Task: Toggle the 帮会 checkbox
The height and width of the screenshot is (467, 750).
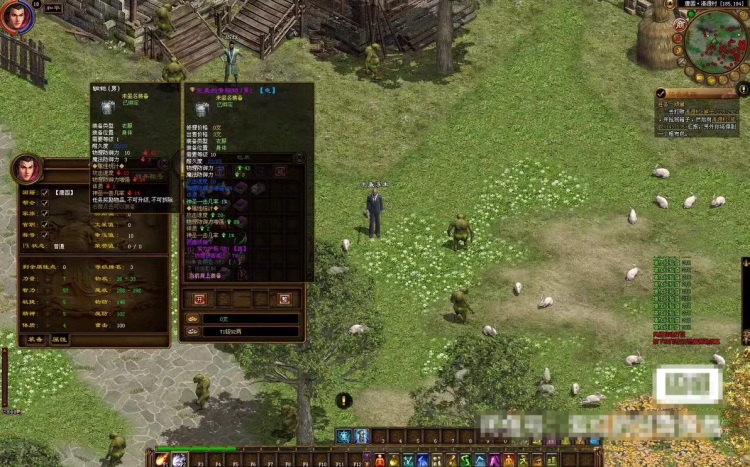Action: (44, 202)
